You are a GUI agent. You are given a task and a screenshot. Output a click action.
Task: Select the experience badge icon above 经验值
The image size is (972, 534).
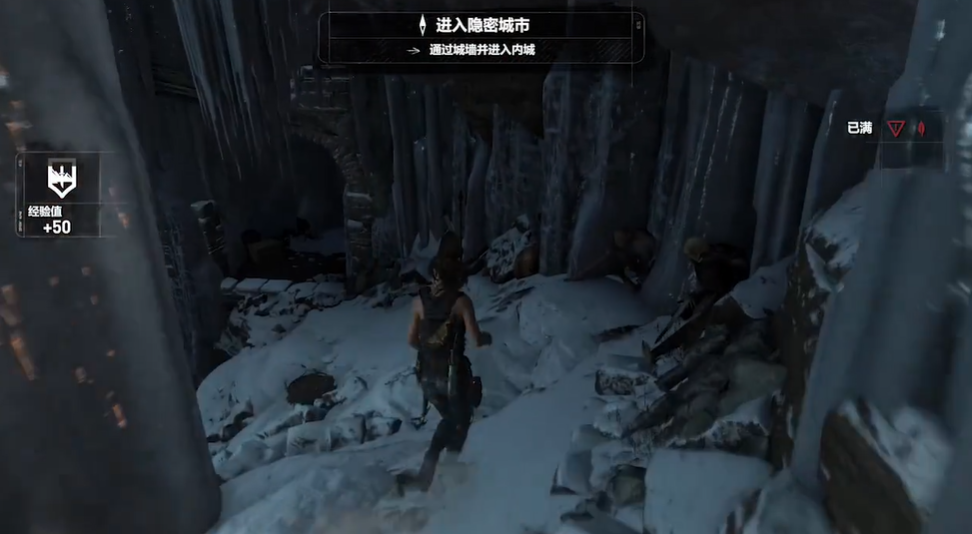click(x=62, y=180)
